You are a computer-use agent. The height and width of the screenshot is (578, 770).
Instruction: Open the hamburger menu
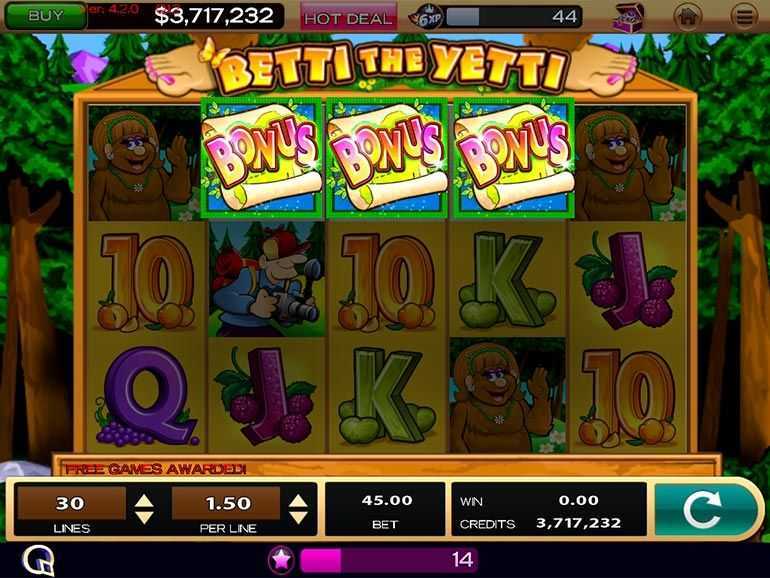(744, 16)
